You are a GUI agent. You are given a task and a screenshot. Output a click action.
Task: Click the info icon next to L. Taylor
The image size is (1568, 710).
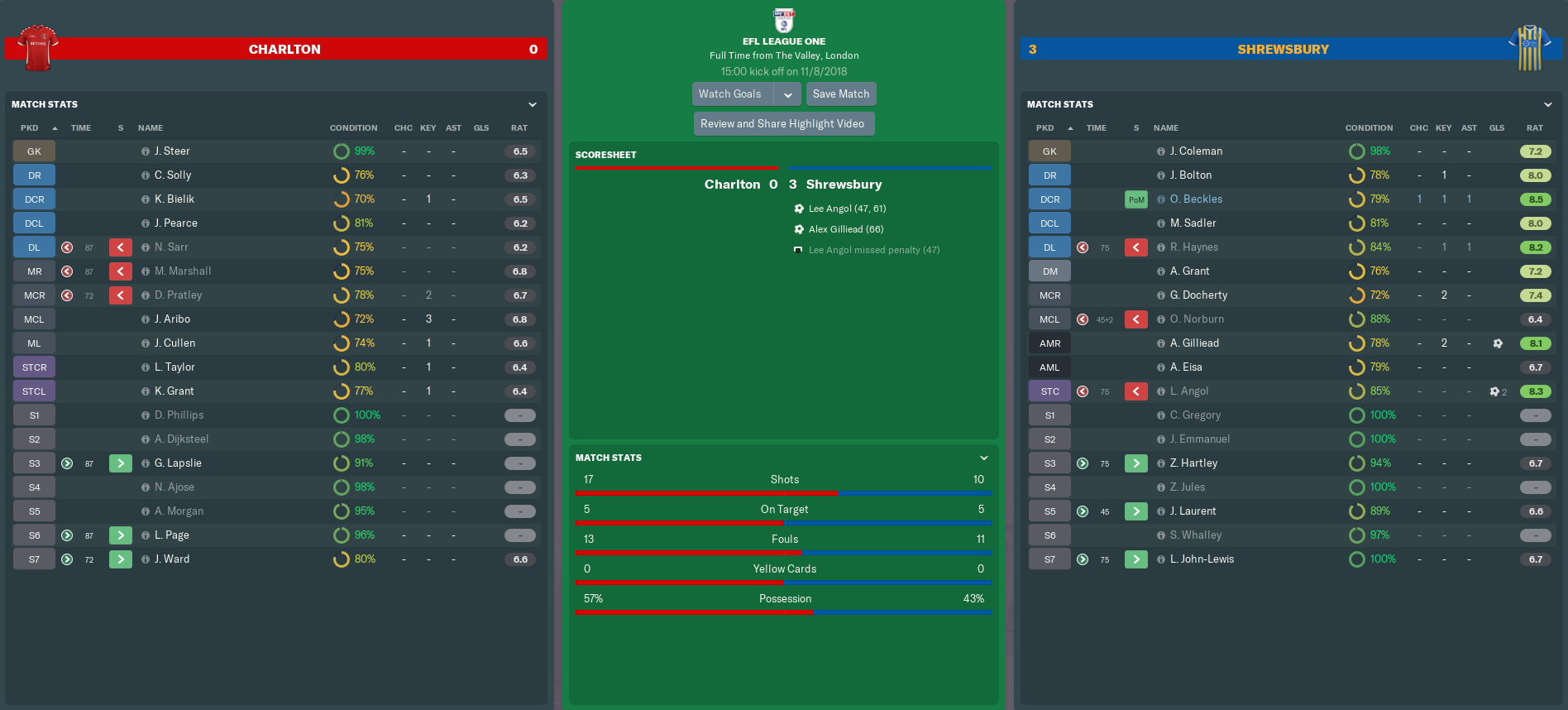pos(146,367)
